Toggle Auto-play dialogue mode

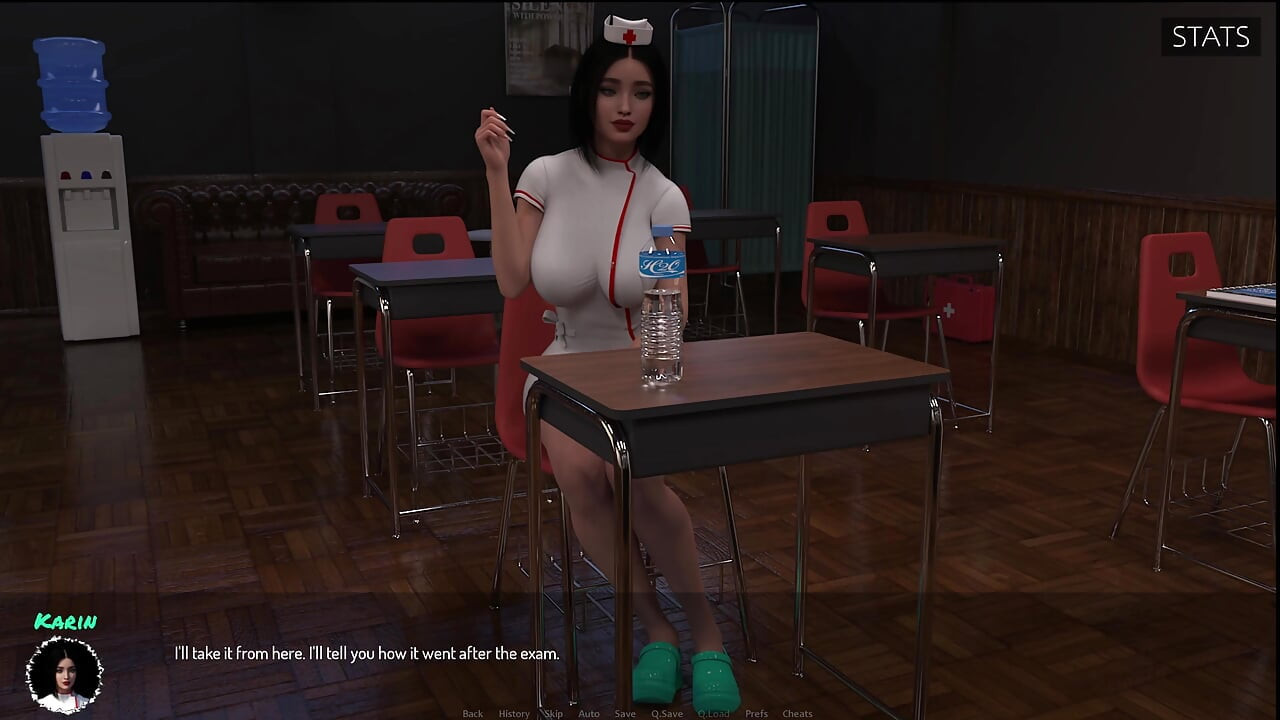tap(589, 713)
